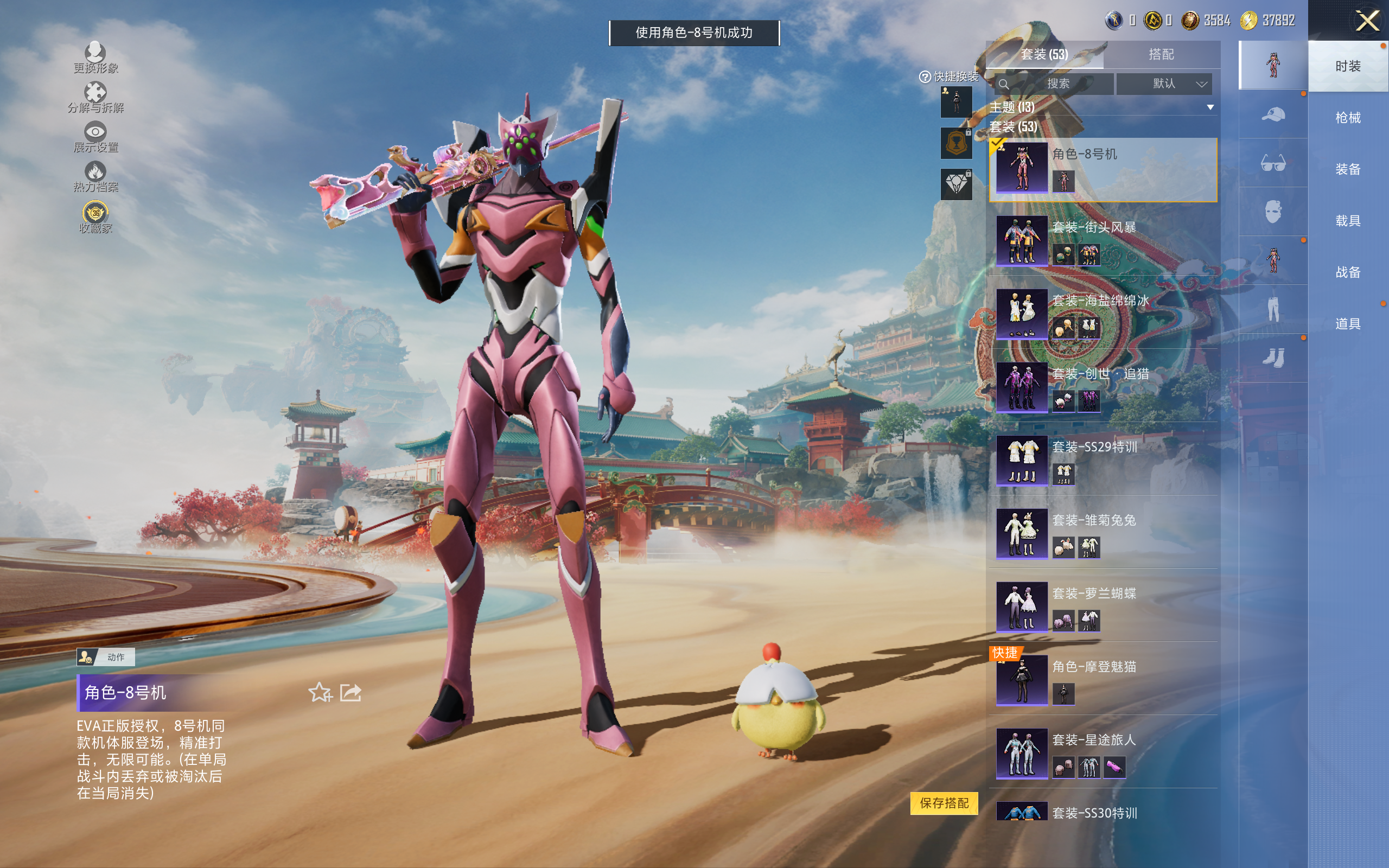1389x868 pixels.
Task: Go to the 战备 category
Action: point(1348,272)
